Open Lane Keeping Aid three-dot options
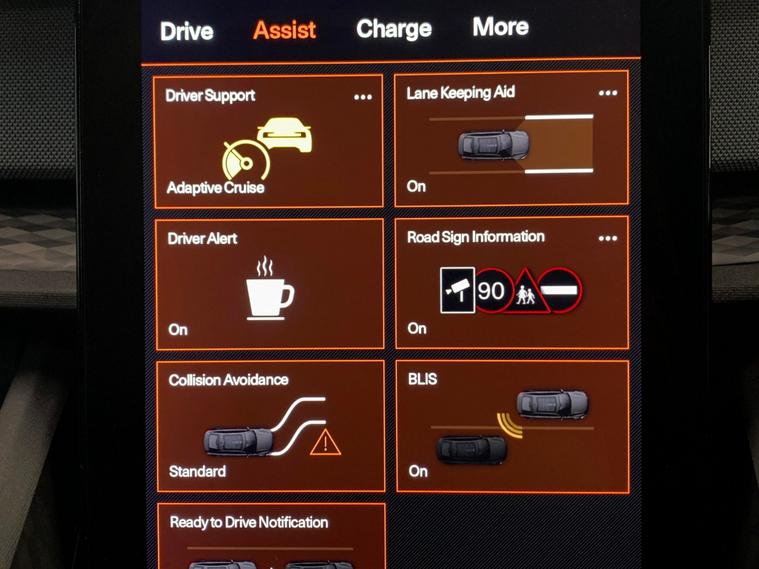The image size is (759, 569). tap(608, 93)
